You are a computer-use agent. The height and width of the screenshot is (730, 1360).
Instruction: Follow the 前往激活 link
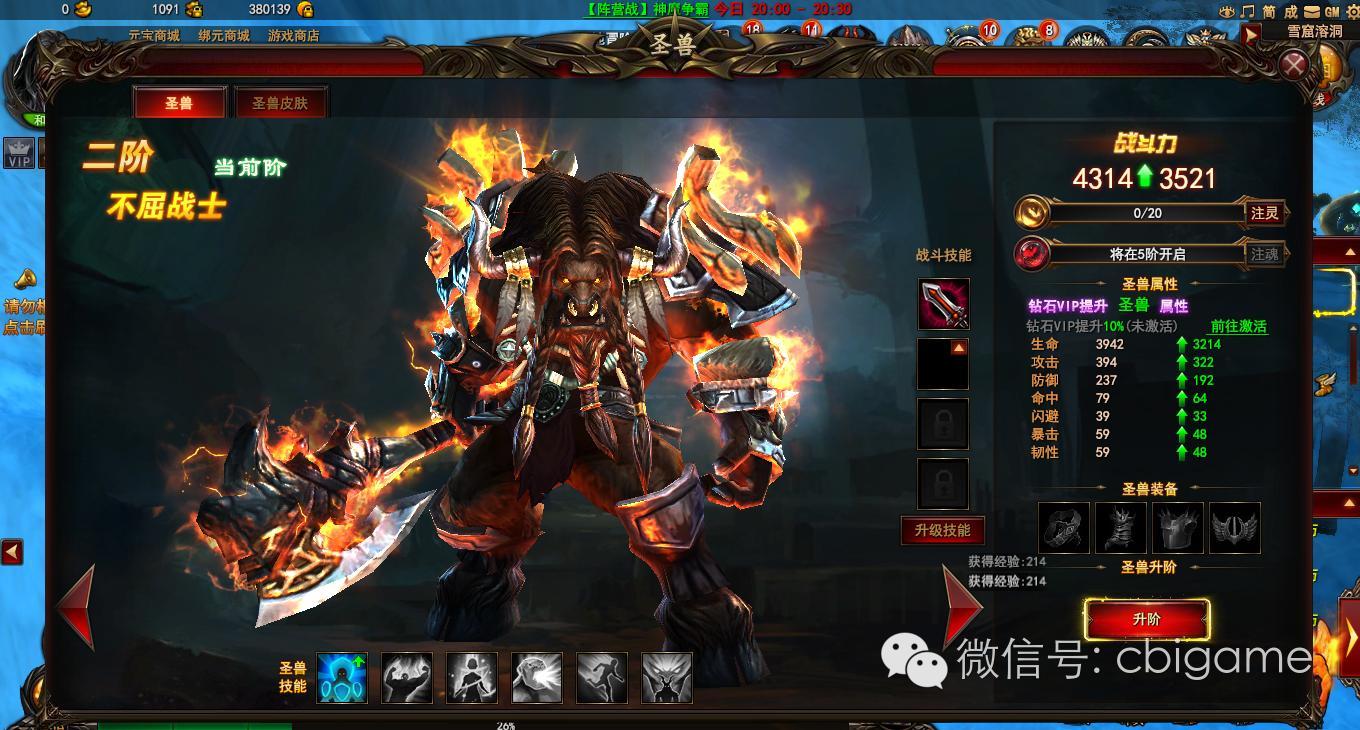(1238, 326)
